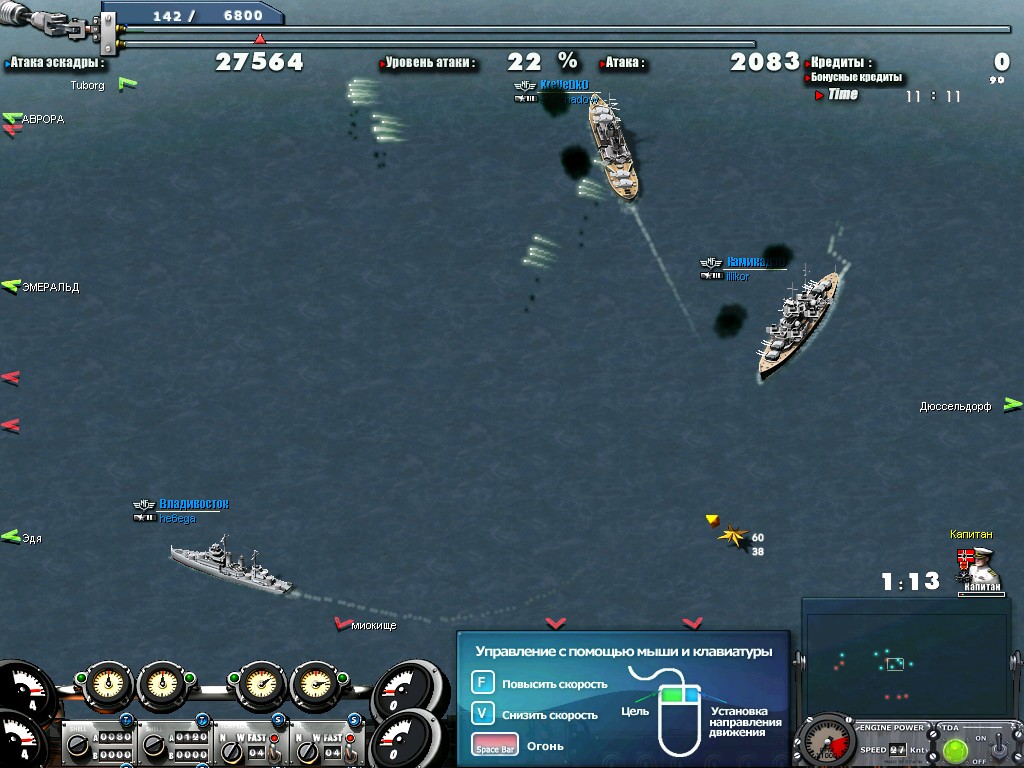Click the миокище enemy direction marker

pos(343,624)
